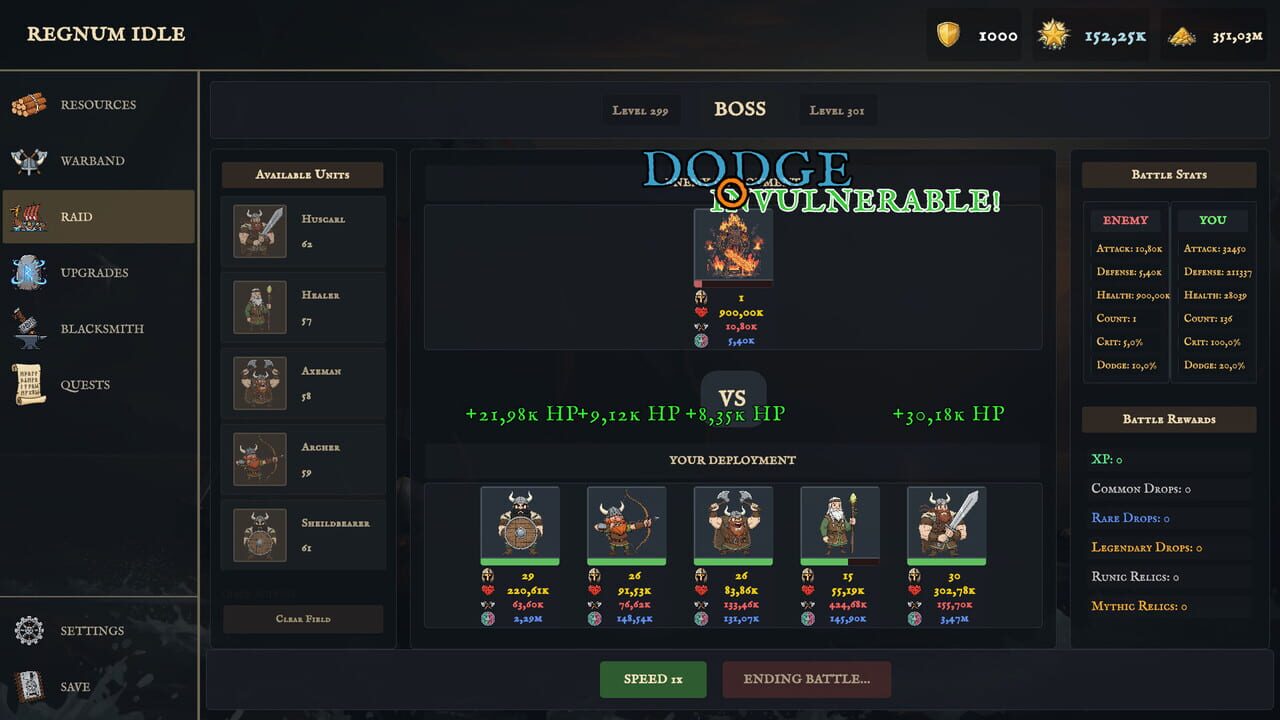This screenshot has width=1280, height=720.
Task: Select the Healer unit from Available Units
Action: click(x=302, y=307)
